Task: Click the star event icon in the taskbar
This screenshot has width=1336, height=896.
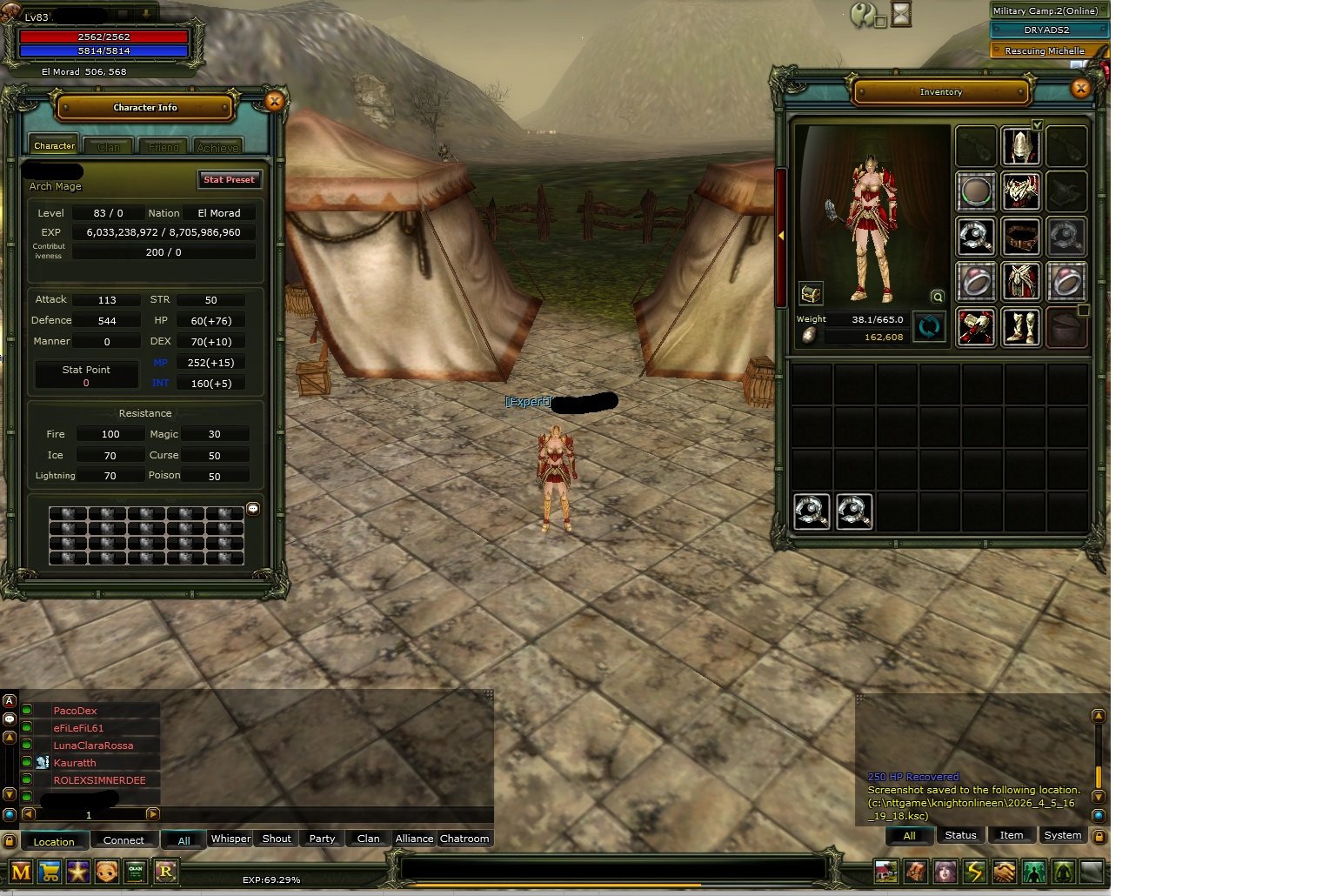Action: coord(77,872)
